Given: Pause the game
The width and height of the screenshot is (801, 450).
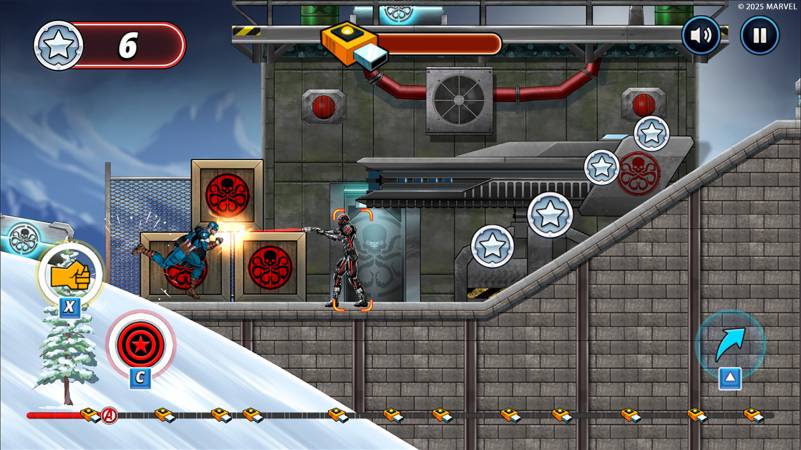Looking at the screenshot, I should tap(759, 36).
